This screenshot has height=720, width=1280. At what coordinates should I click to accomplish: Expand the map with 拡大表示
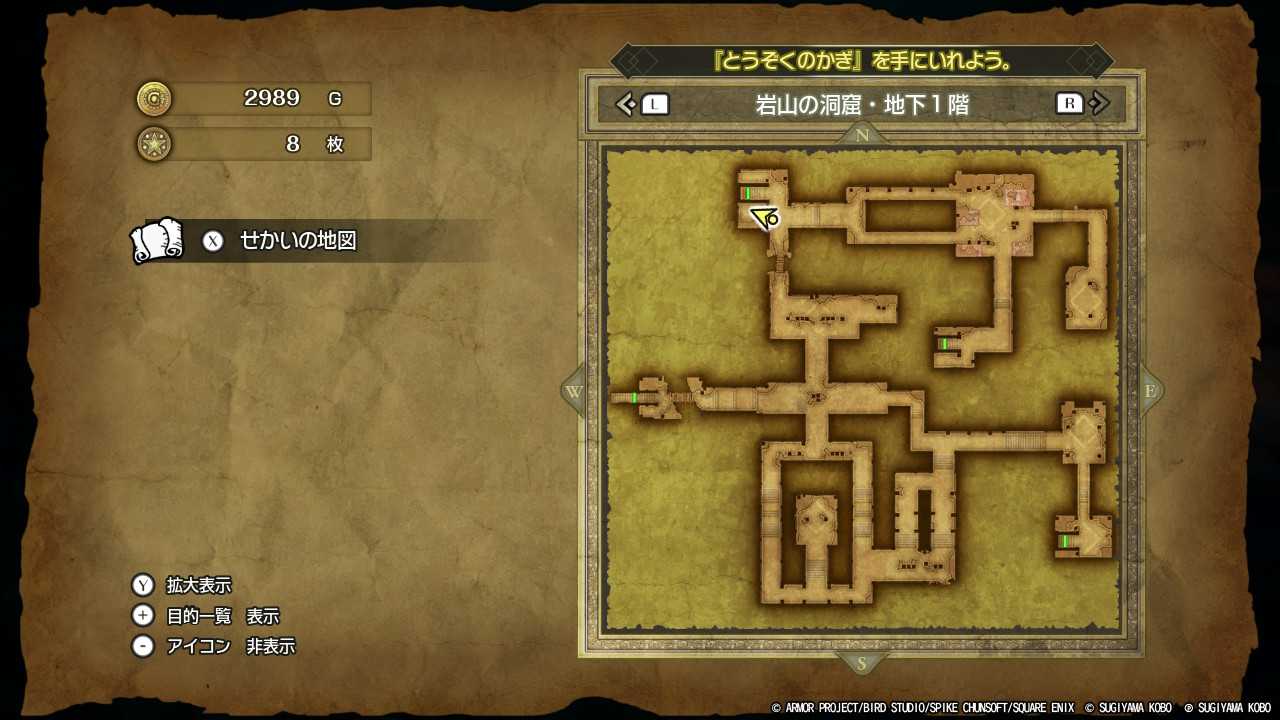click(200, 584)
